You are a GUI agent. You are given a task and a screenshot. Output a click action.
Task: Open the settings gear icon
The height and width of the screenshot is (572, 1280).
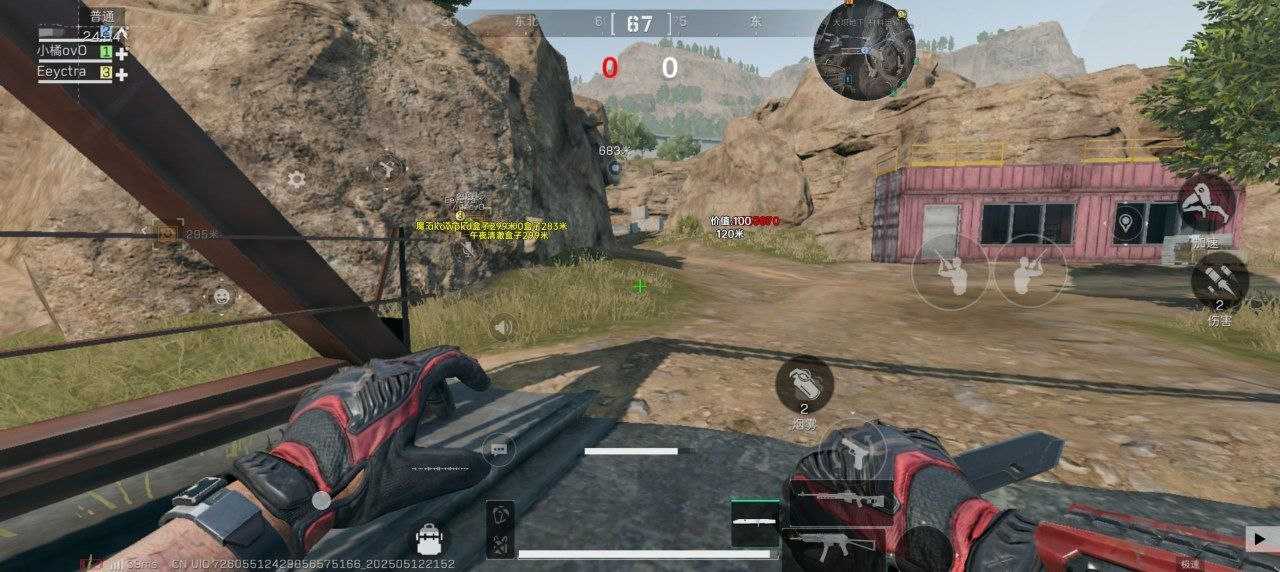coord(296,180)
